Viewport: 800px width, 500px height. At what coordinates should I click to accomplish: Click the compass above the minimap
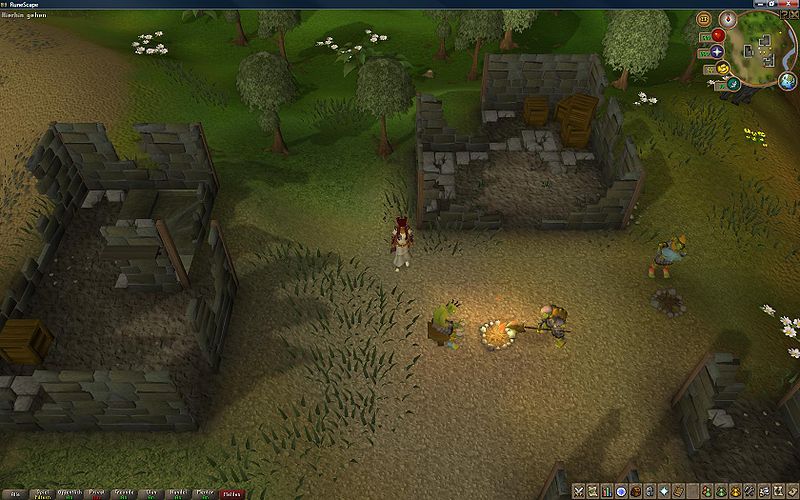click(x=727, y=18)
